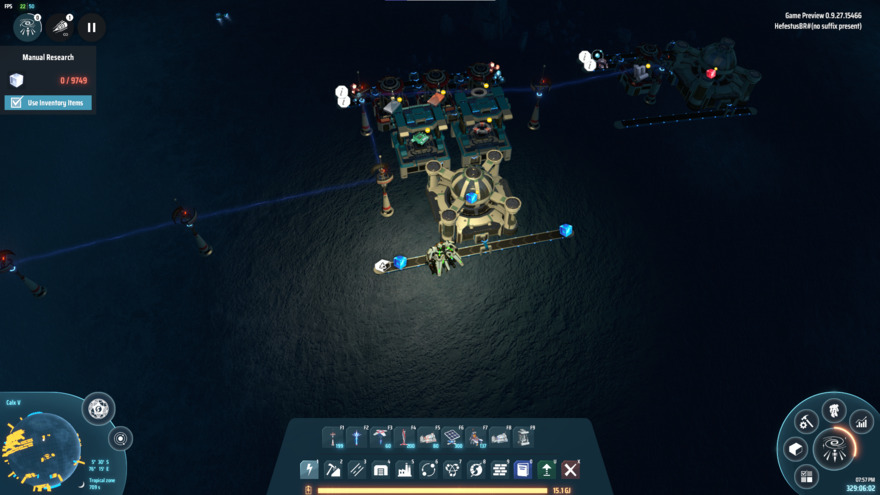Pick the solar panel hotbar slot
Viewport: 880px width, 495px height.
pos(453,438)
